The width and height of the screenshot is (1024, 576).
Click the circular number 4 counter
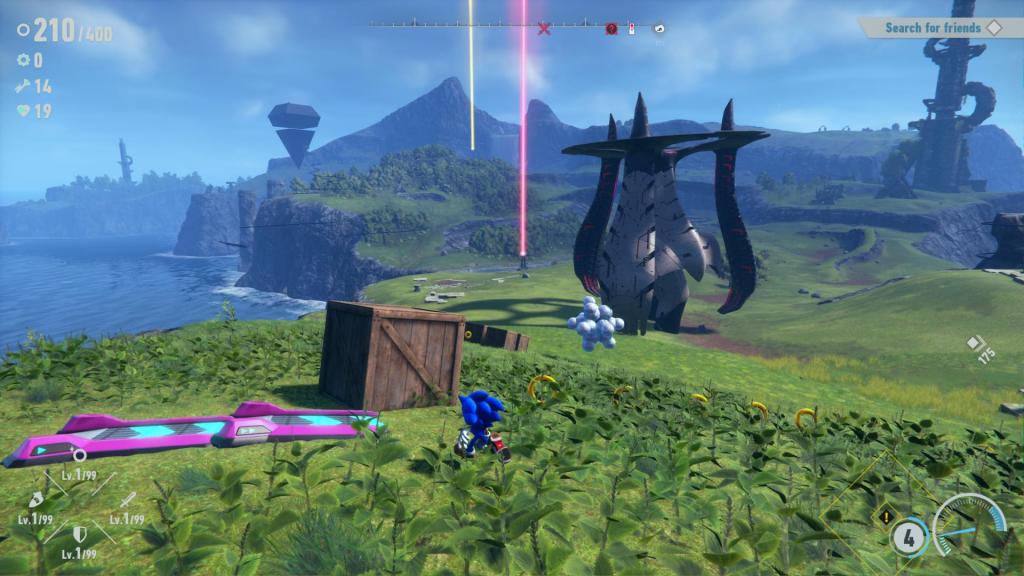[x=907, y=535]
